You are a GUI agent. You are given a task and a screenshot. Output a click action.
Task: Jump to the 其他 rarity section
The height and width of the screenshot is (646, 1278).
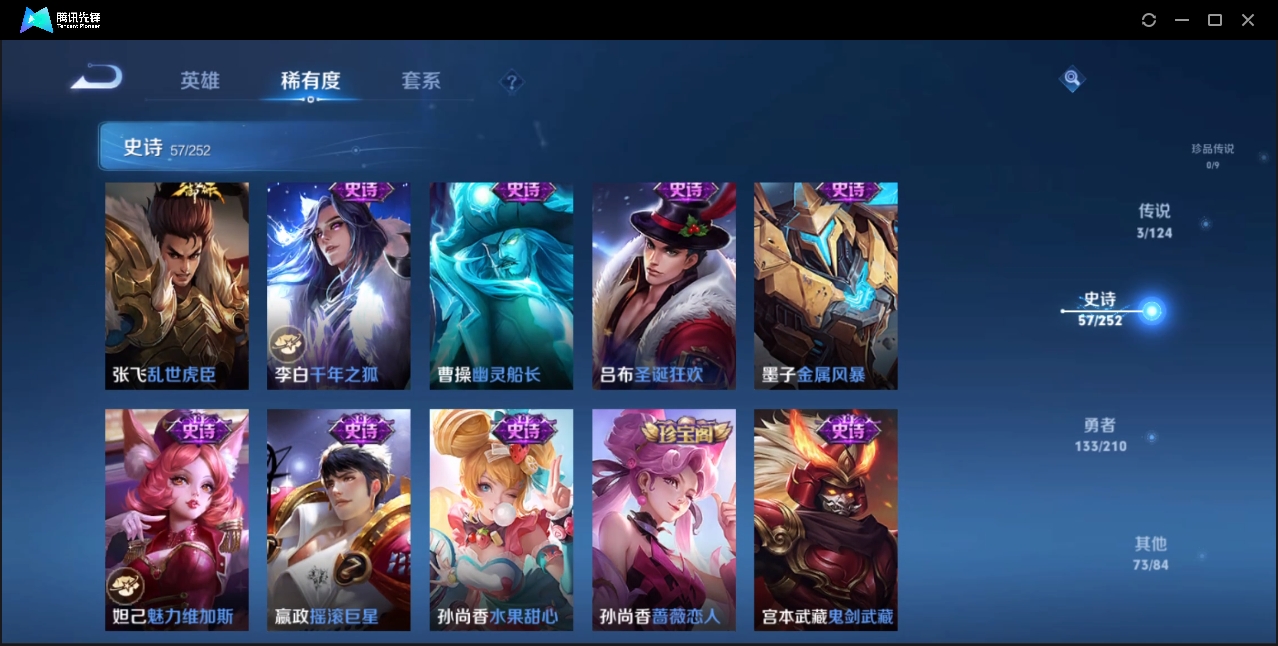[x=1150, y=553]
